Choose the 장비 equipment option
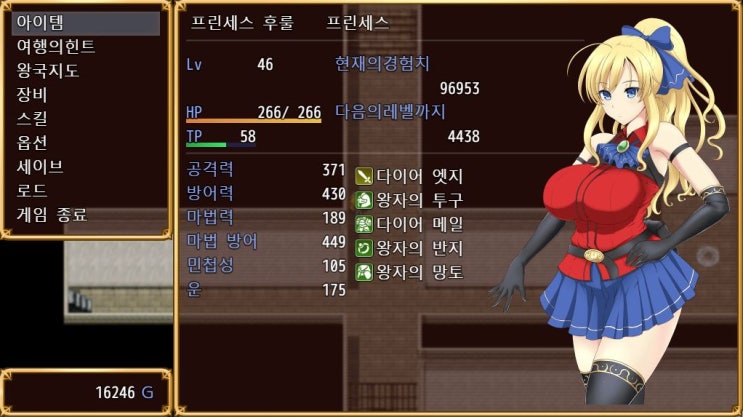 click(86, 95)
